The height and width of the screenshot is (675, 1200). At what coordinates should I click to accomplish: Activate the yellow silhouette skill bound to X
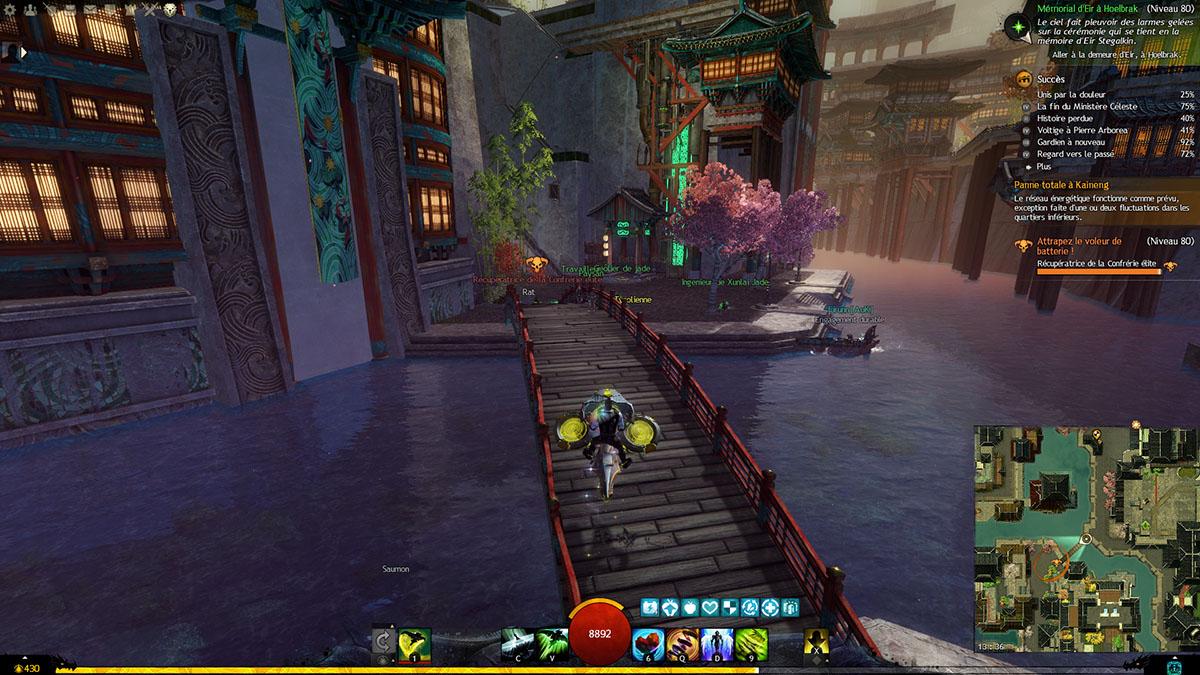tap(818, 643)
